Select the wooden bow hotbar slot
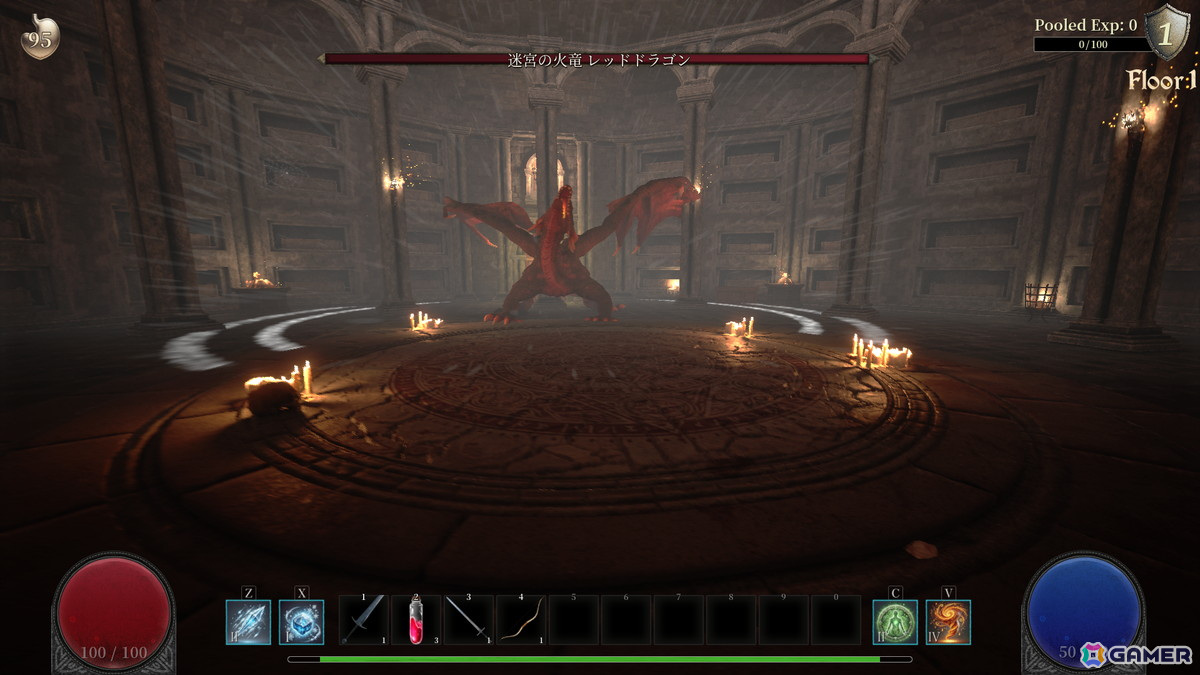 click(521, 620)
